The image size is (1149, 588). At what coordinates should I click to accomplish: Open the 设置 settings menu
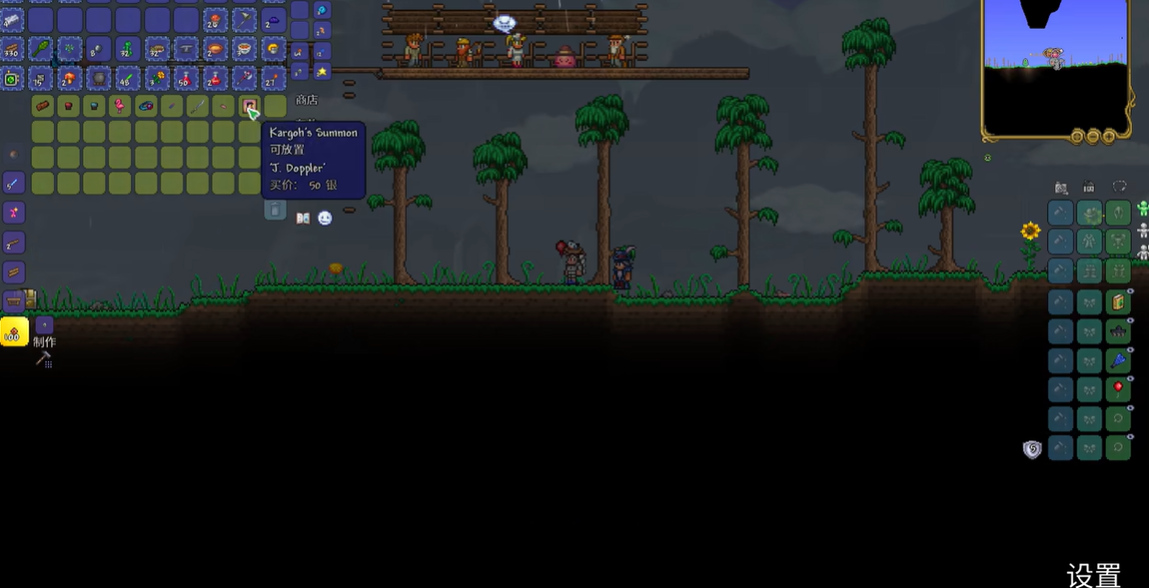tap(1093, 574)
